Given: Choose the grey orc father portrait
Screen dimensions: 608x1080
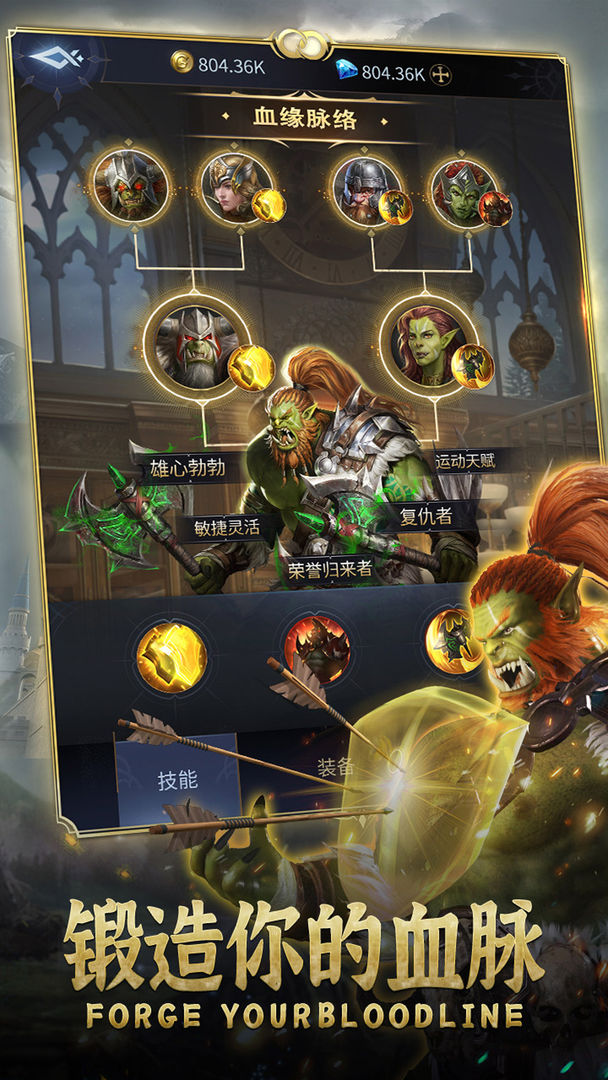Looking at the screenshot, I should (x=196, y=345).
